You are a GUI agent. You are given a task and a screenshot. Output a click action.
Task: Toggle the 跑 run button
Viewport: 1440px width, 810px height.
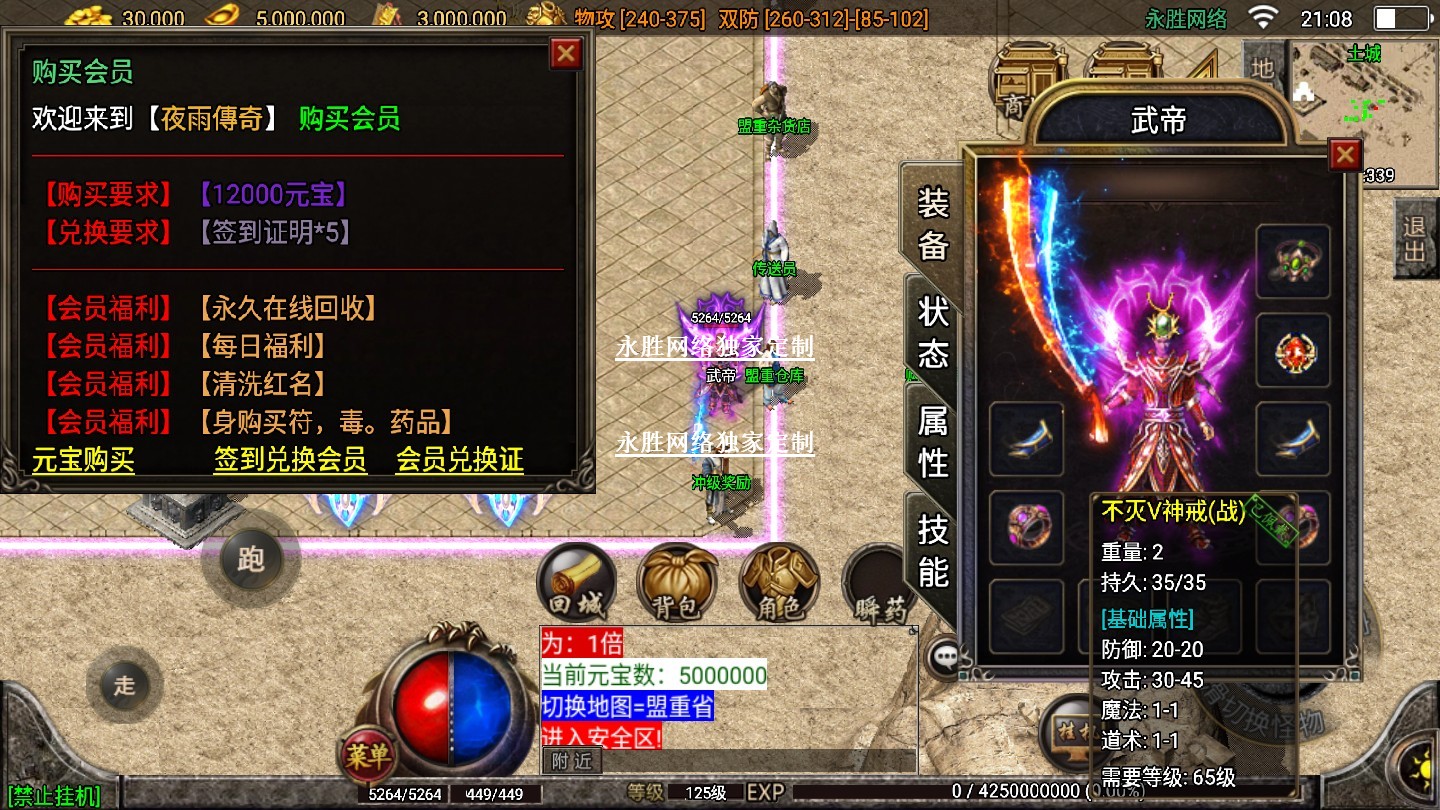(x=250, y=558)
